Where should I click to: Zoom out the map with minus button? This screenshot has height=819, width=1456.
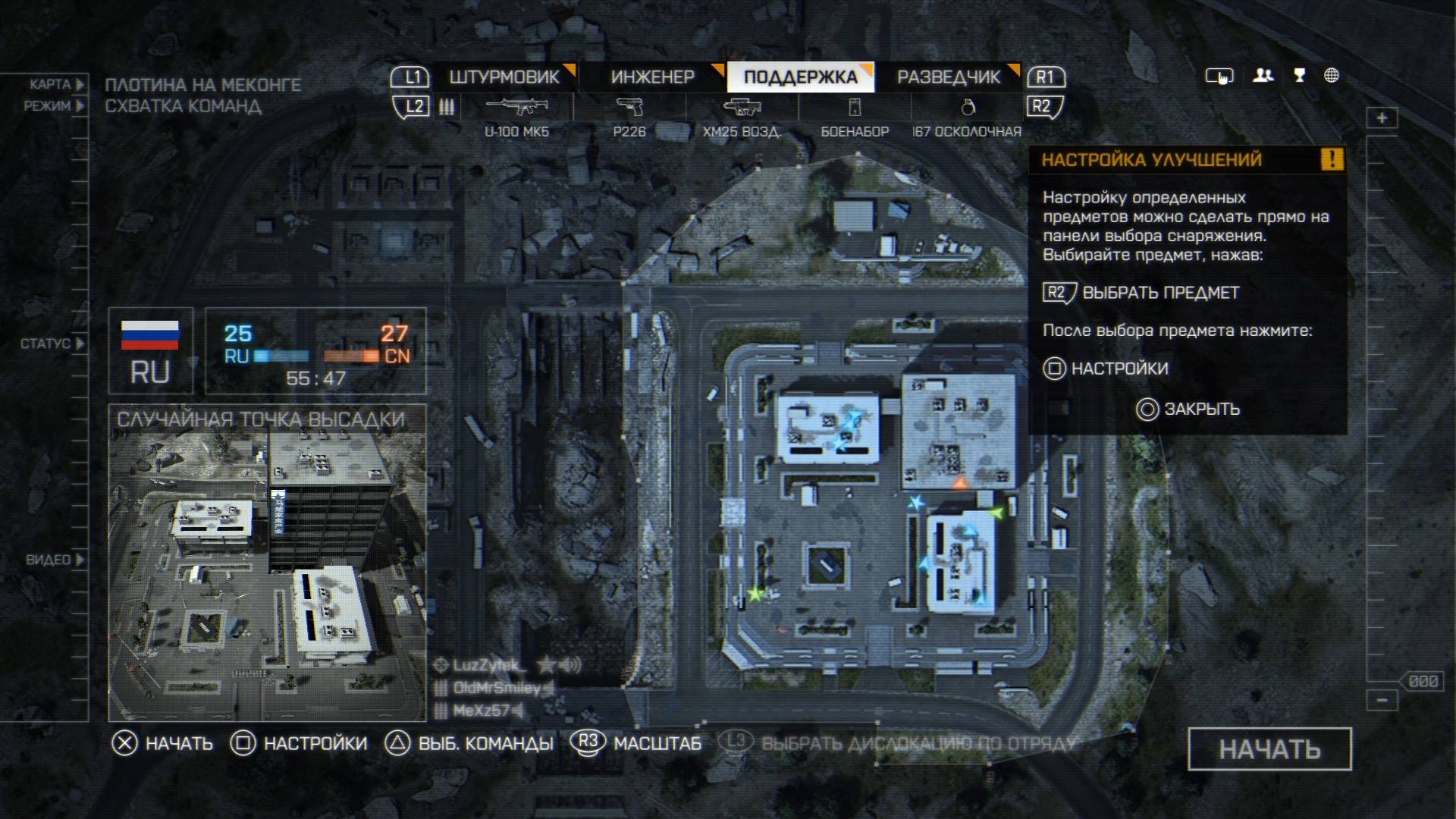(x=1382, y=700)
